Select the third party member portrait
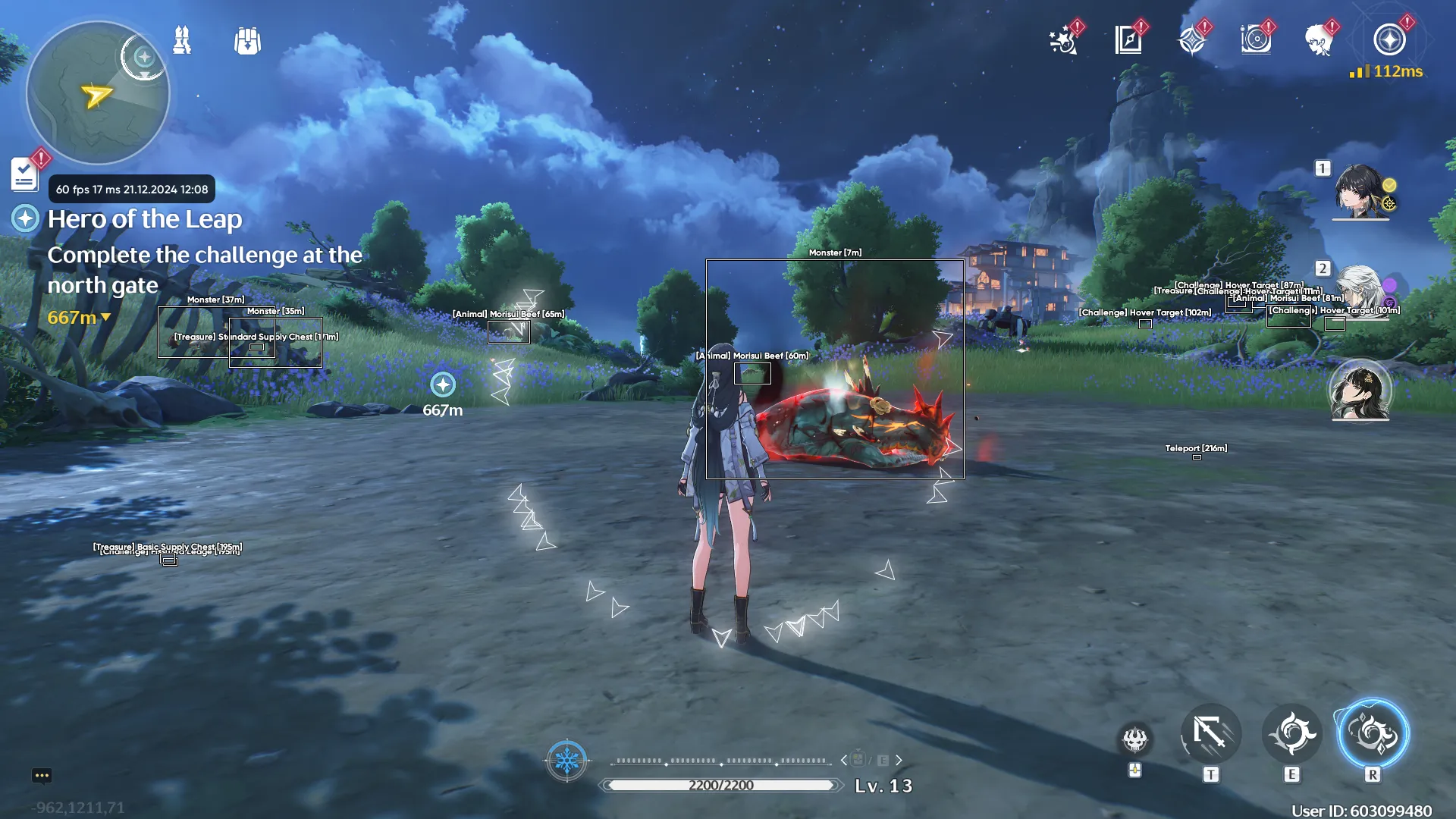 [x=1360, y=390]
